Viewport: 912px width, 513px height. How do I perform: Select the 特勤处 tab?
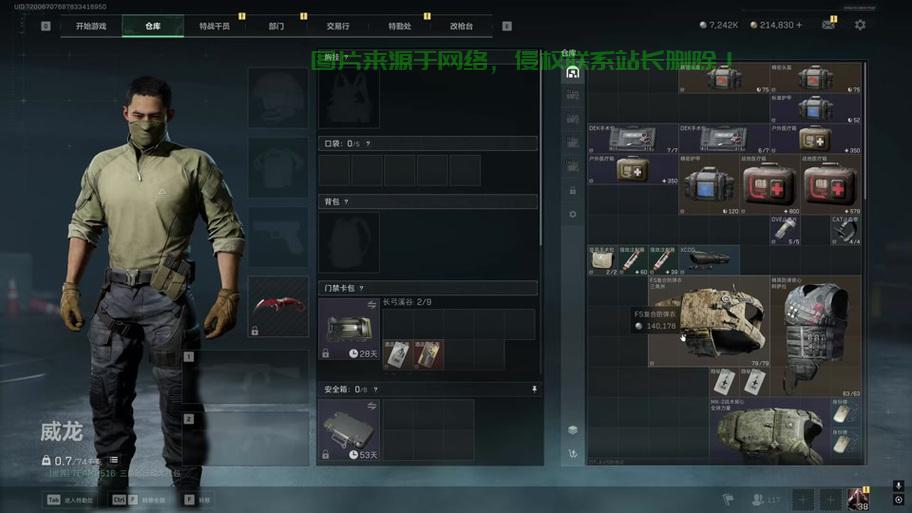pos(400,26)
